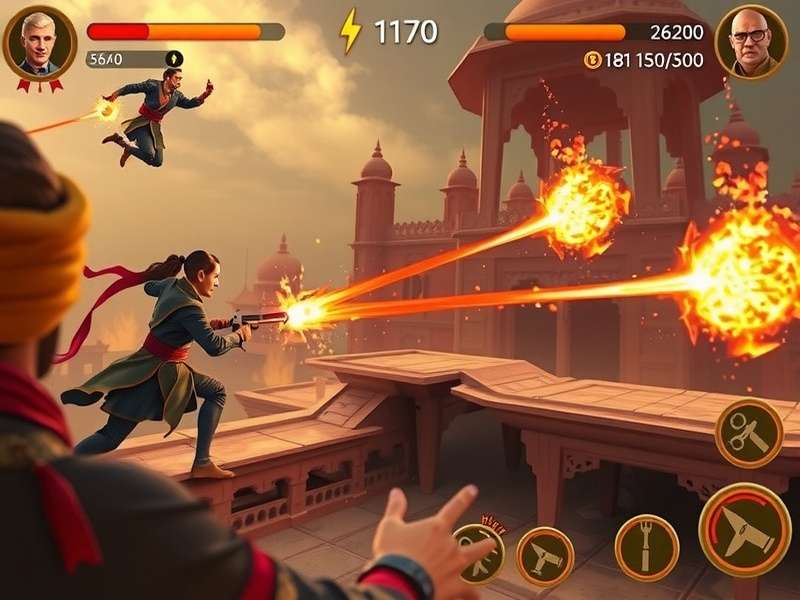Select the small pistol skill button
800x600 pixels.
click(545, 556)
